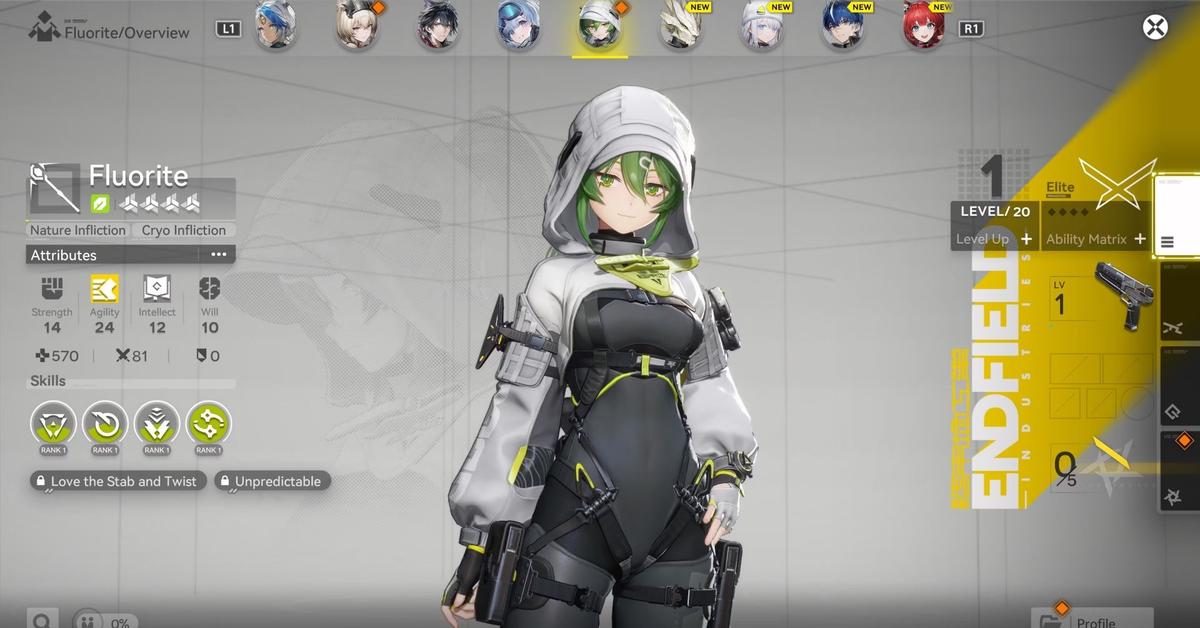The height and width of the screenshot is (628, 1200).
Task: Switch to the white dragon operator portrait
Action: tap(680, 28)
